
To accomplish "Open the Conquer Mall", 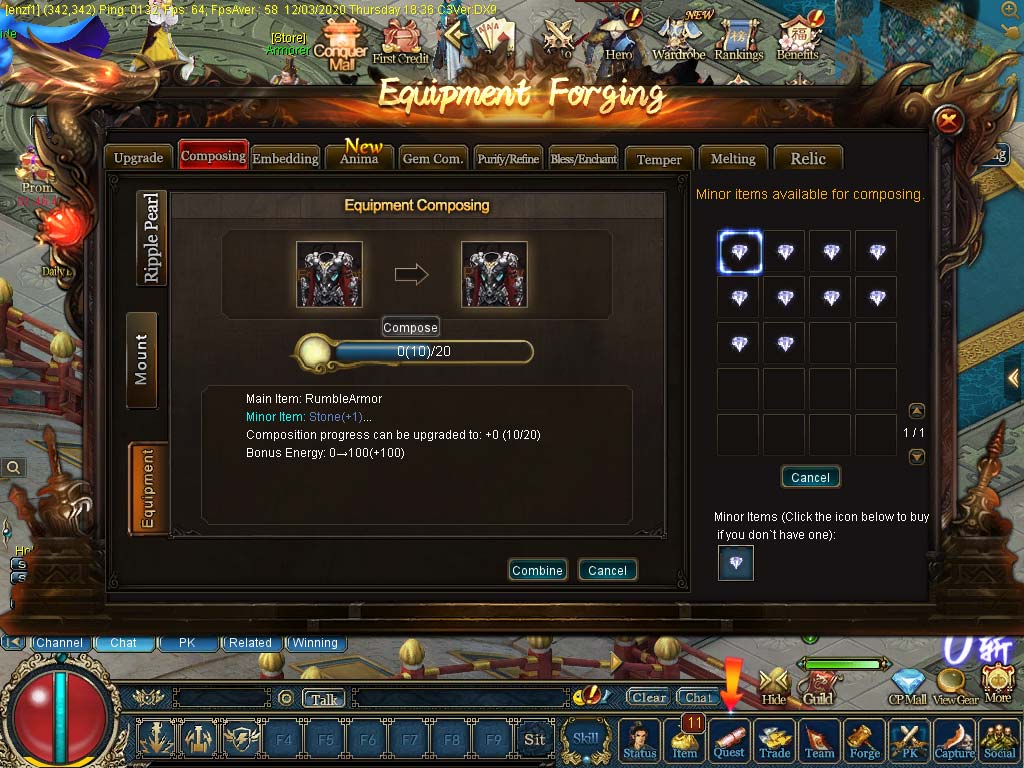I will click(340, 52).
